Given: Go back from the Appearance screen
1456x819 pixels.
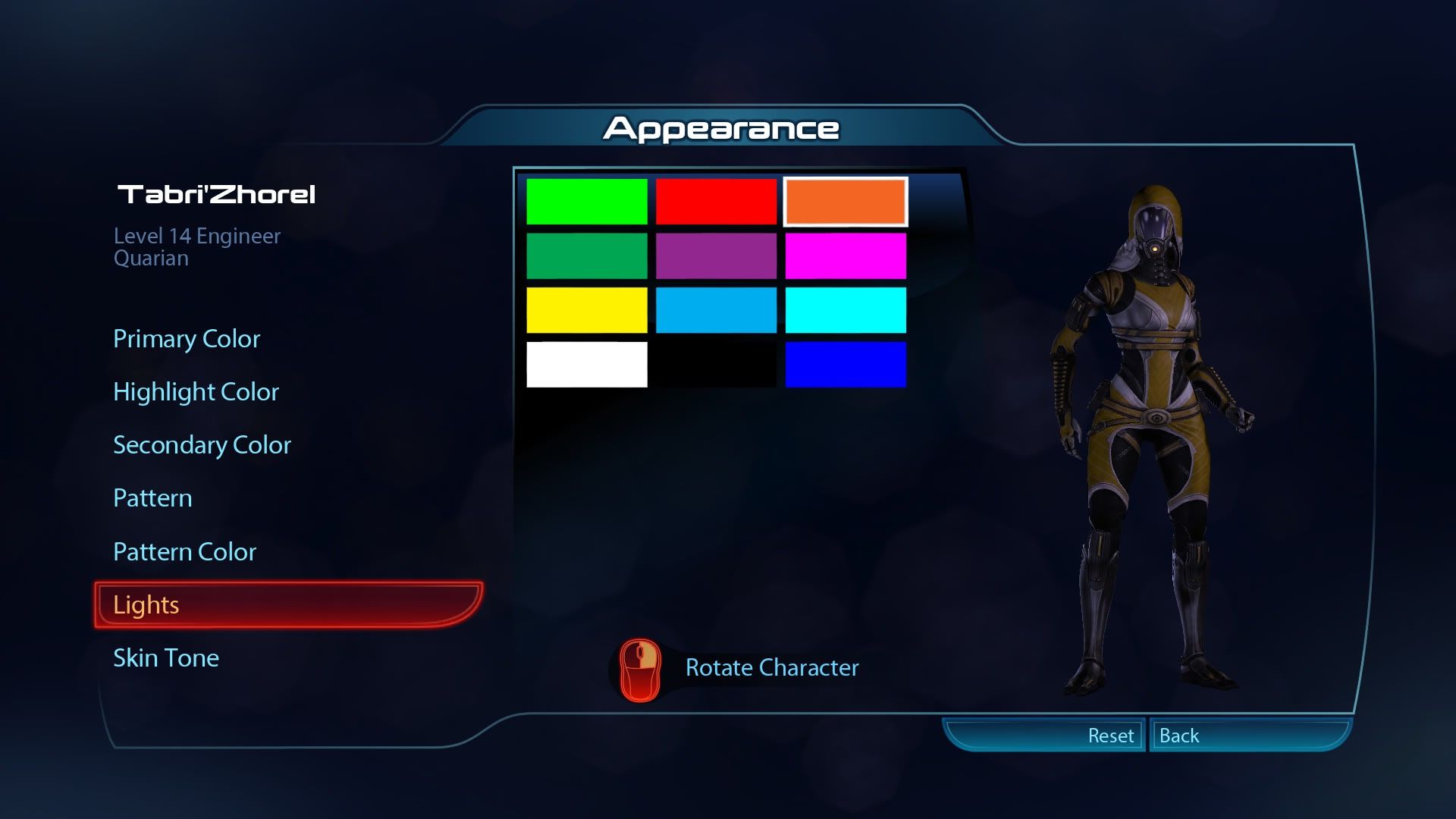Looking at the screenshot, I should pos(1179,736).
